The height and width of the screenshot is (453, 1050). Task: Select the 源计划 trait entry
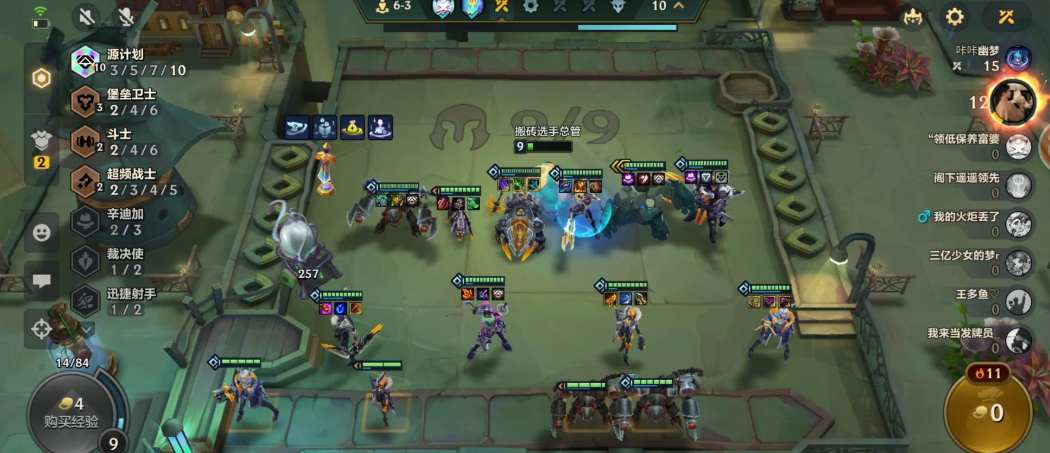pos(125,62)
